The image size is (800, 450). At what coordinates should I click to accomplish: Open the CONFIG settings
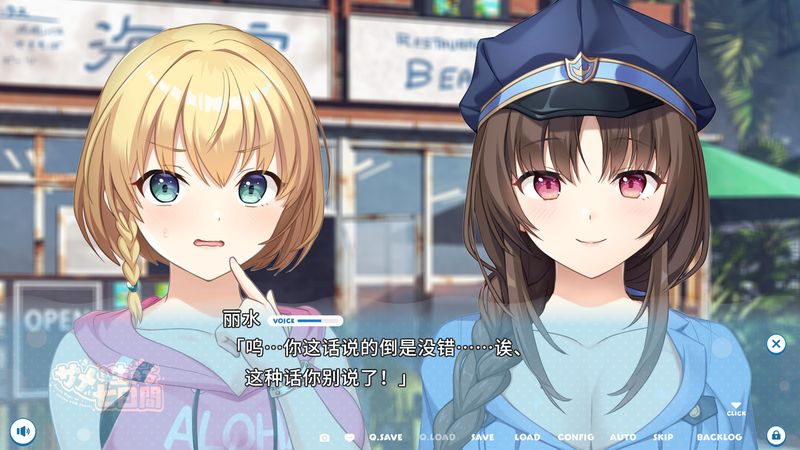point(575,437)
